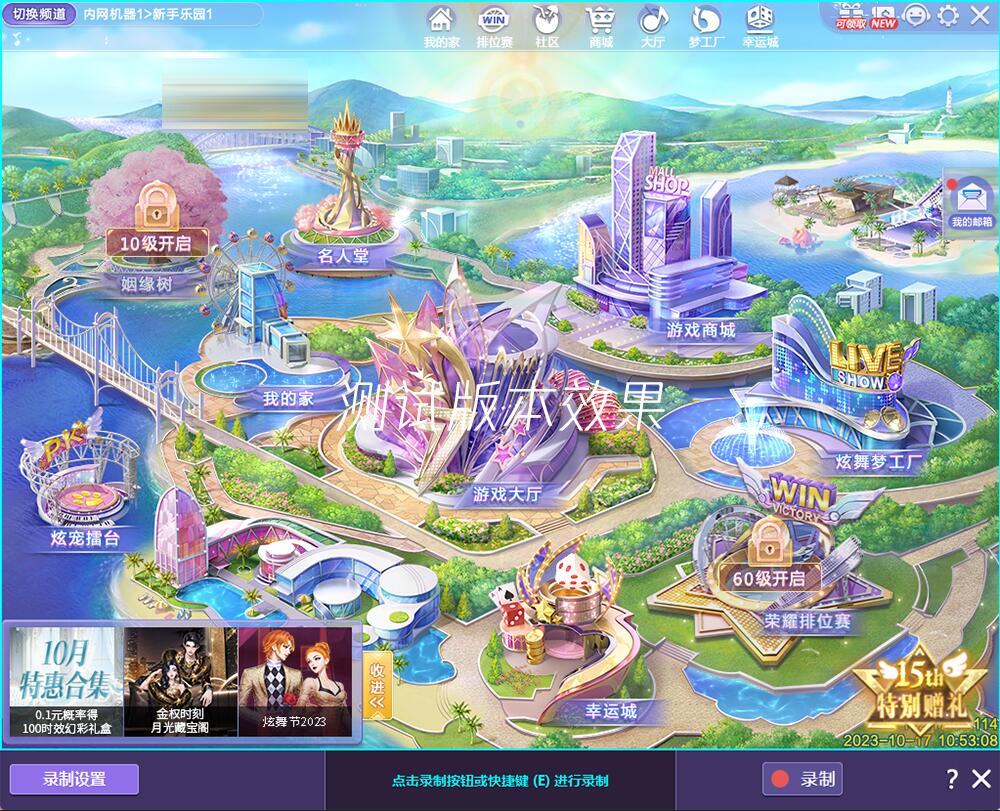Open the gear settings icon
1000x811 pixels.
948,15
